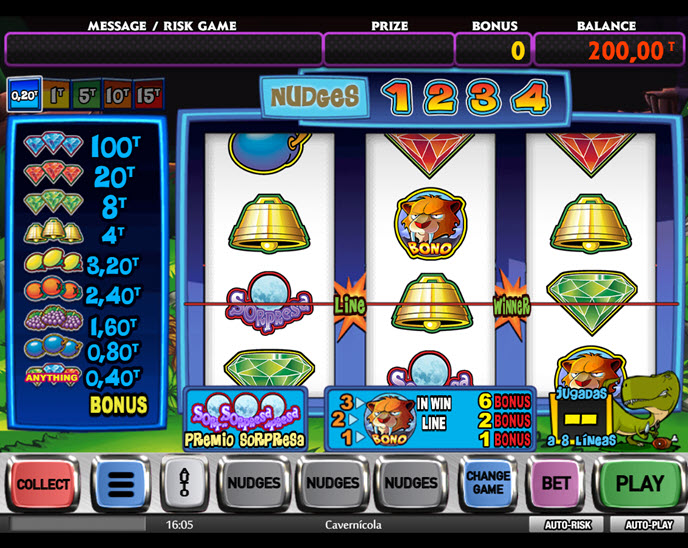Hit the green PLAY button
The width and height of the screenshot is (688, 548).
(639, 484)
